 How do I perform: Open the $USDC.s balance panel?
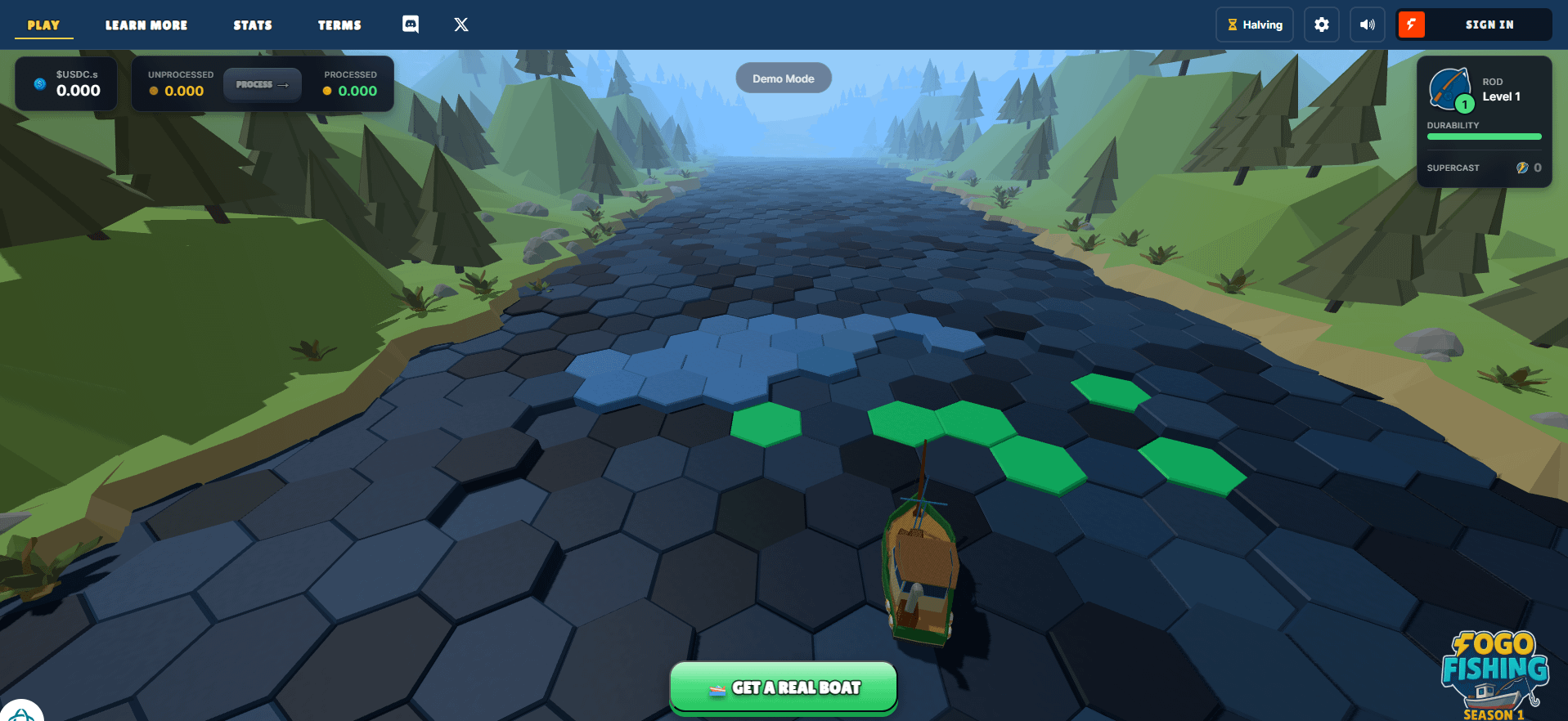66,83
